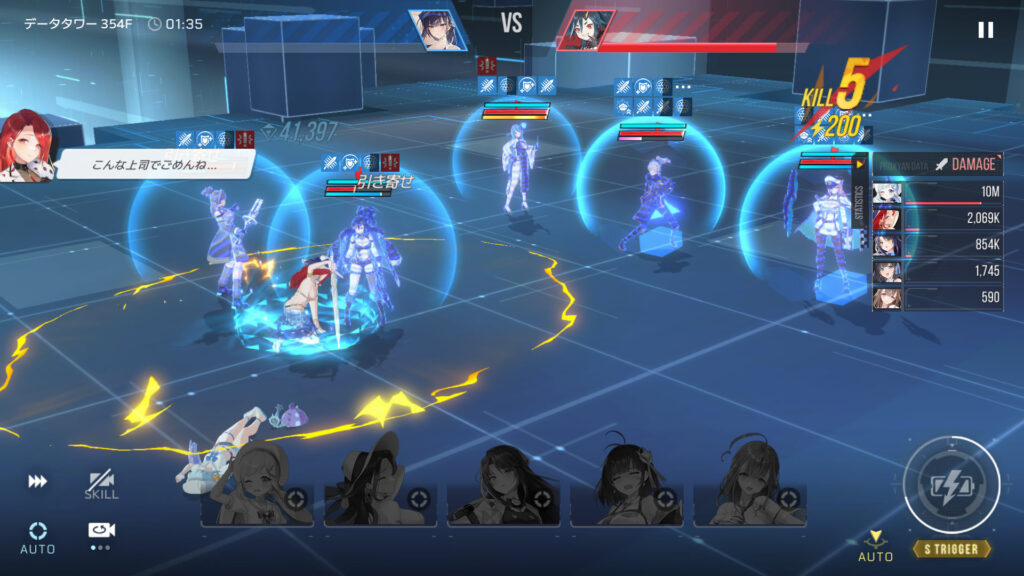The width and height of the screenshot is (1024, 576).
Task: Toggle AUTO for the S Trigger
Action: [876, 545]
